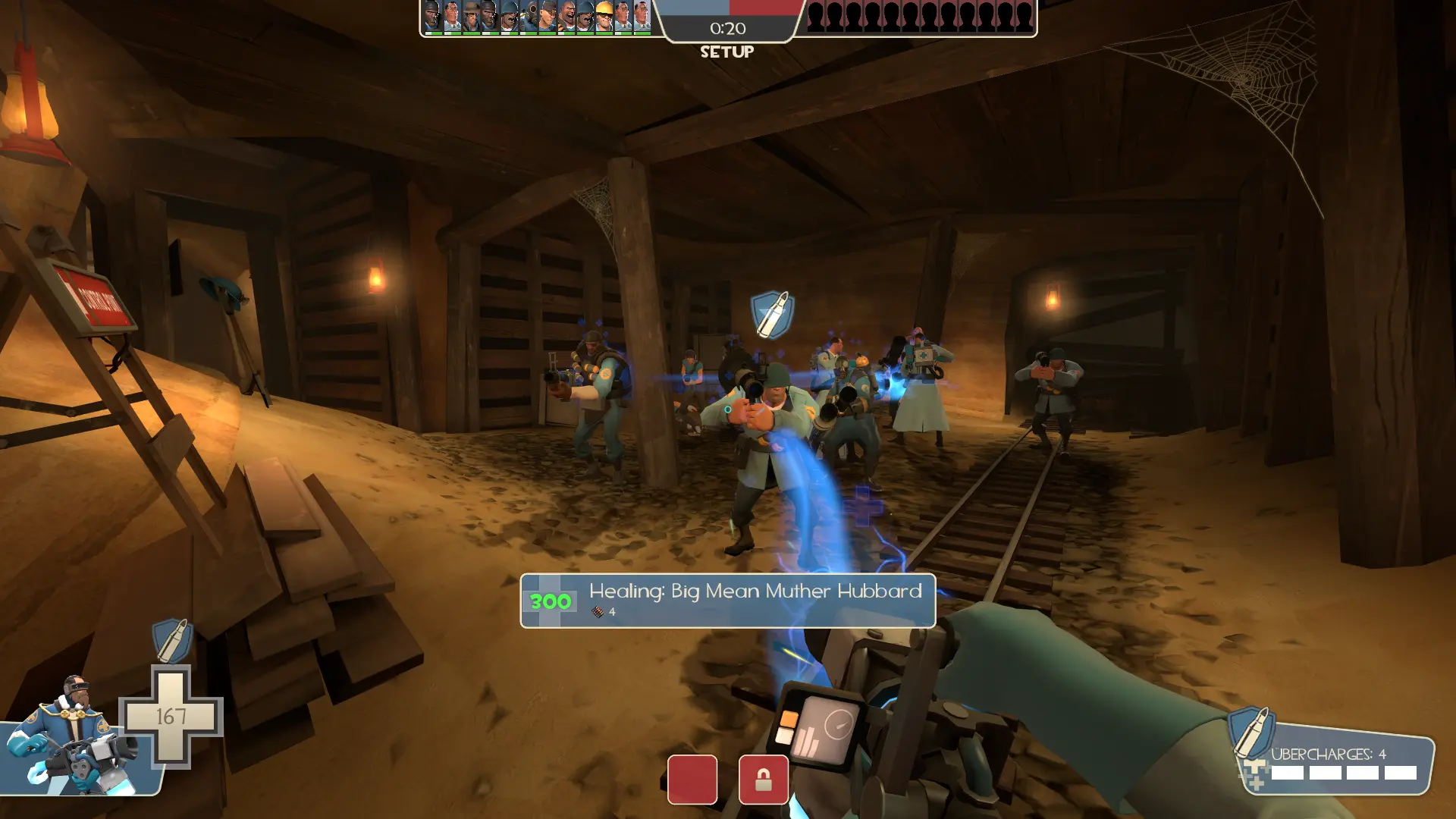Click the locked red control point icon
The image size is (1456, 819).
(x=763, y=780)
